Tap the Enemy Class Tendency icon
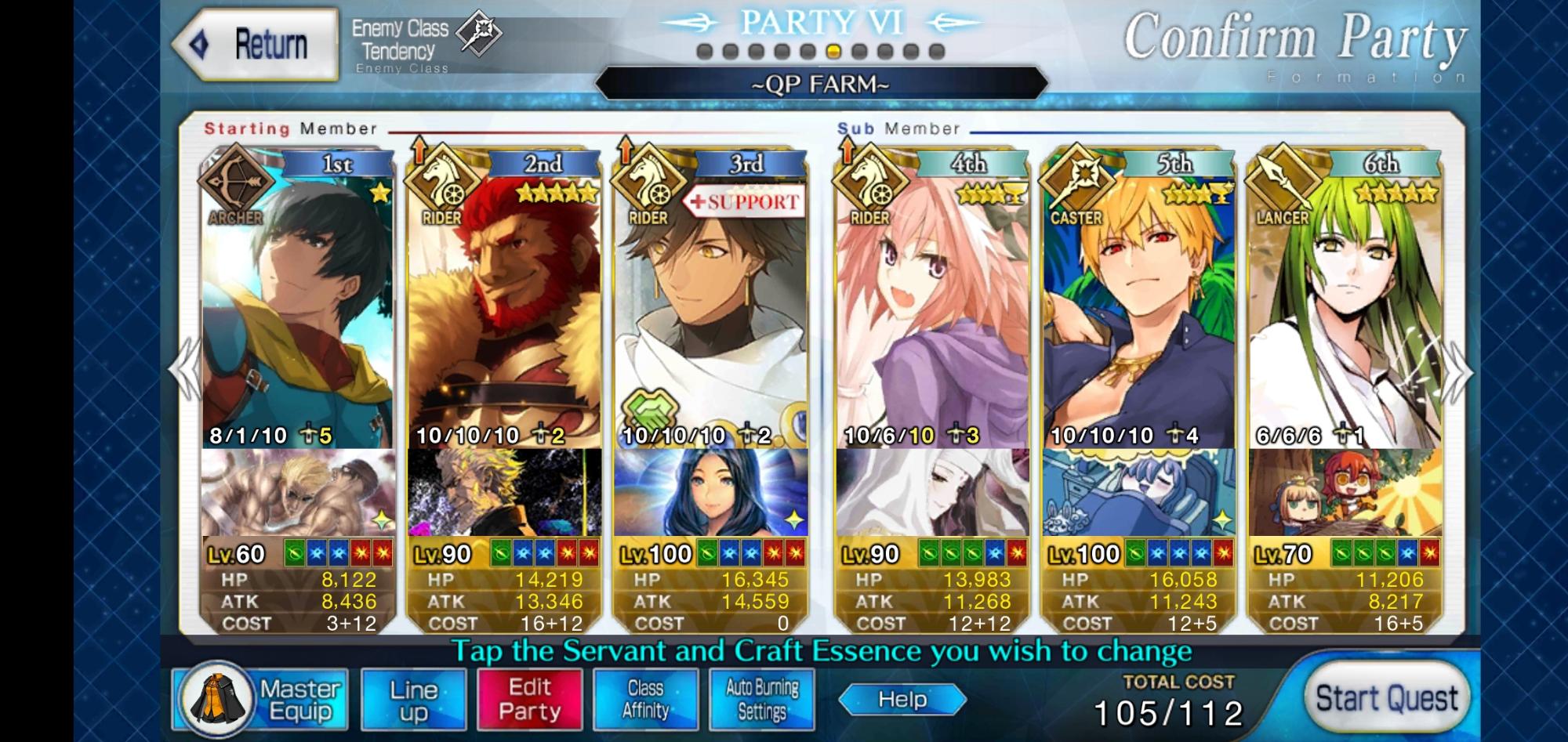1568x742 pixels. 480,33
